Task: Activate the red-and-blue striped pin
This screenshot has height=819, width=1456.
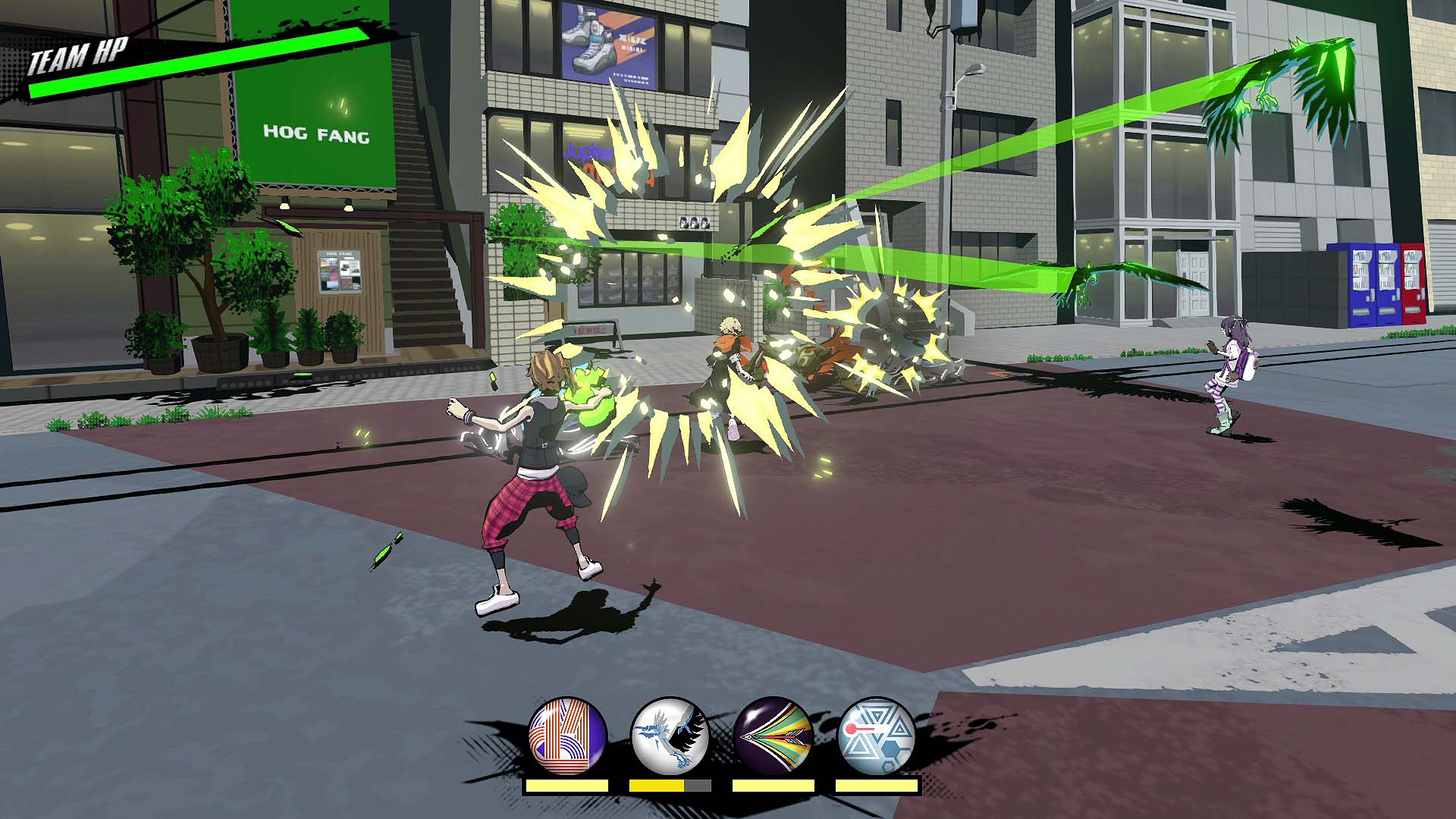Action: coord(567,736)
